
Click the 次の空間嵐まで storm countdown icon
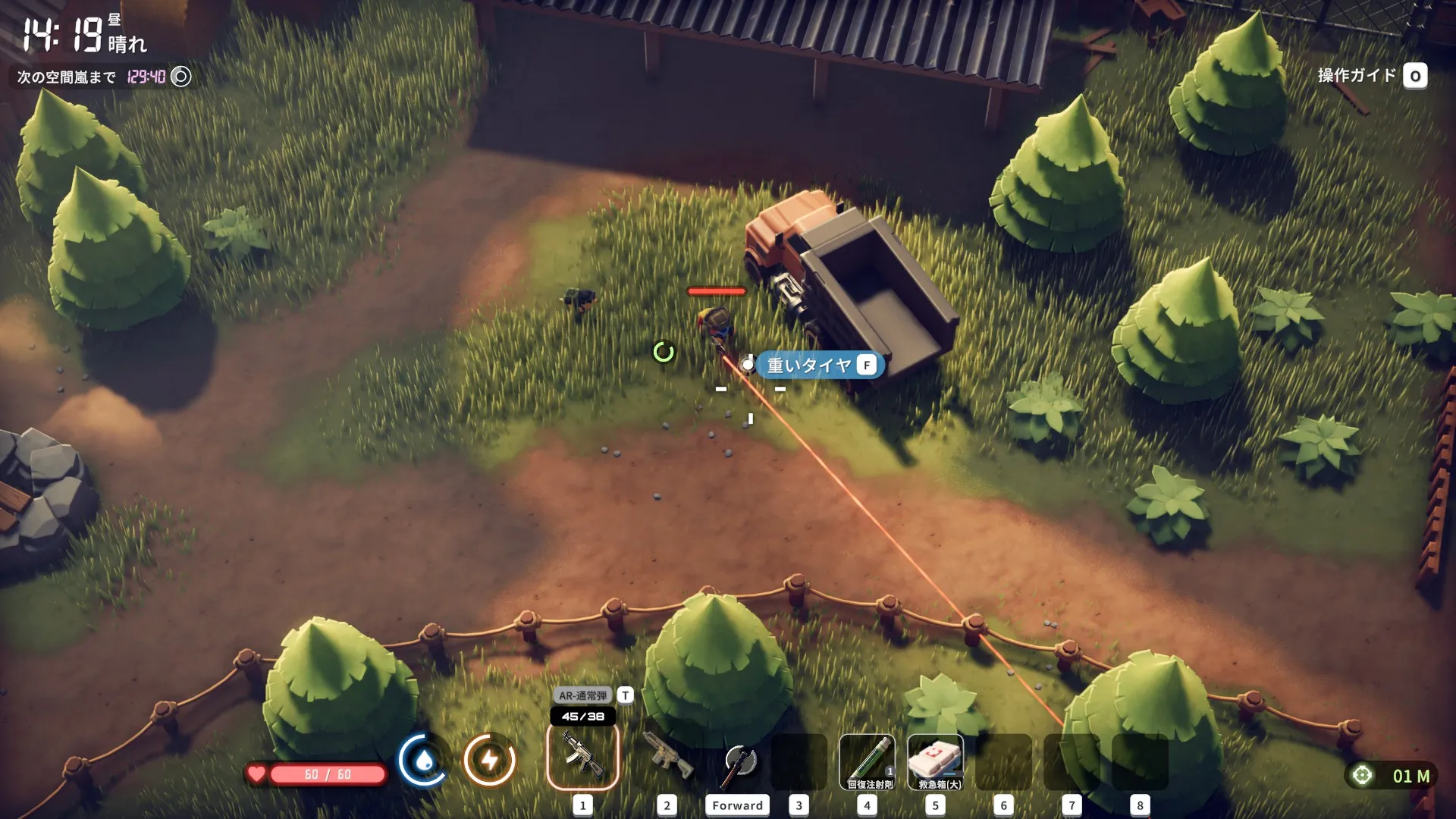tap(181, 77)
